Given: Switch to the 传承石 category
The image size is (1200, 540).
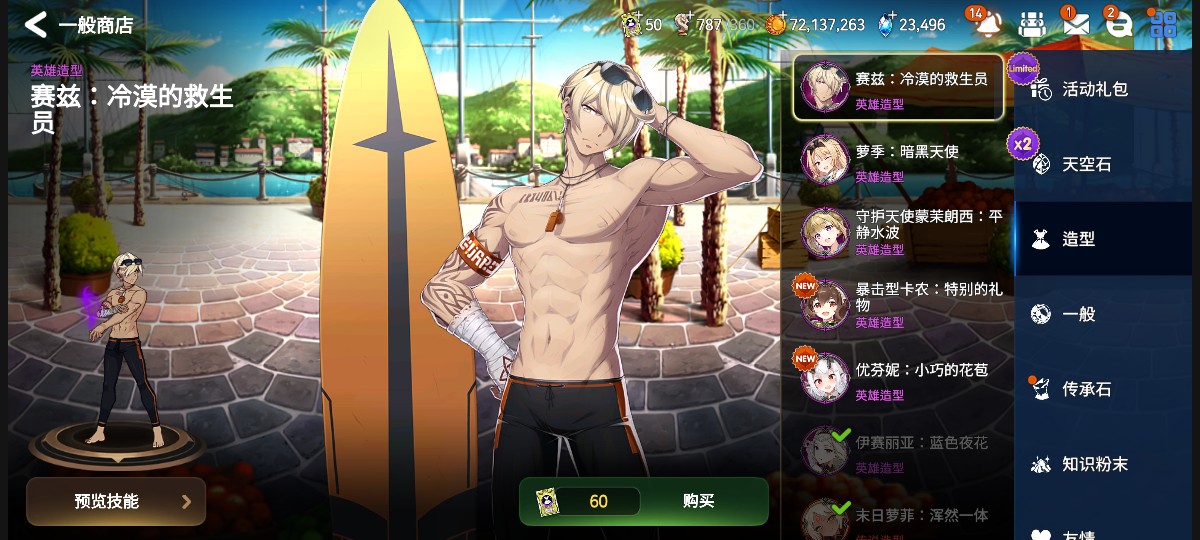Looking at the screenshot, I should pyautogui.click(x=1086, y=389).
